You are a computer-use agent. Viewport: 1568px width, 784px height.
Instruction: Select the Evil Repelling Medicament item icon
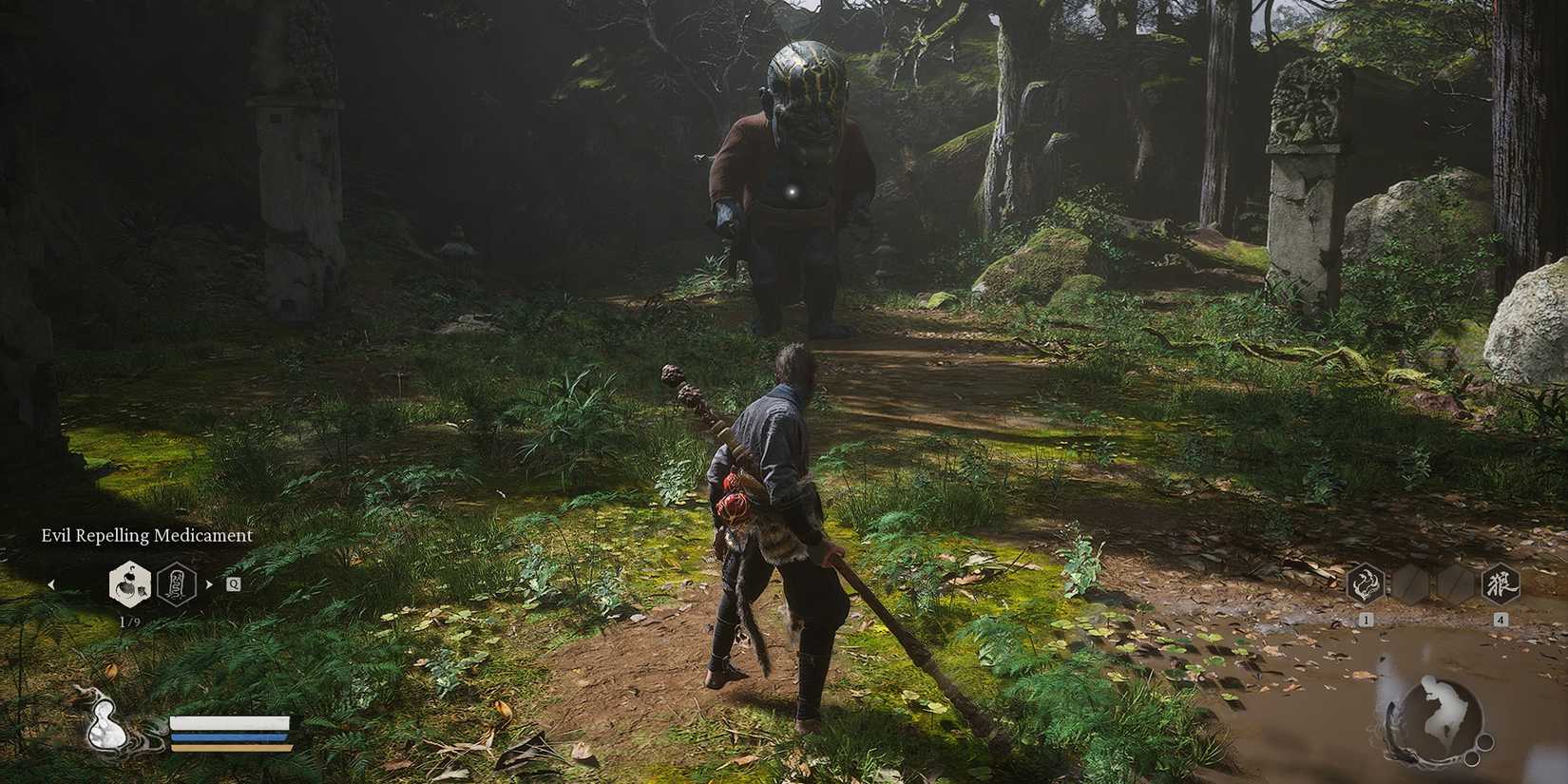(129, 586)
